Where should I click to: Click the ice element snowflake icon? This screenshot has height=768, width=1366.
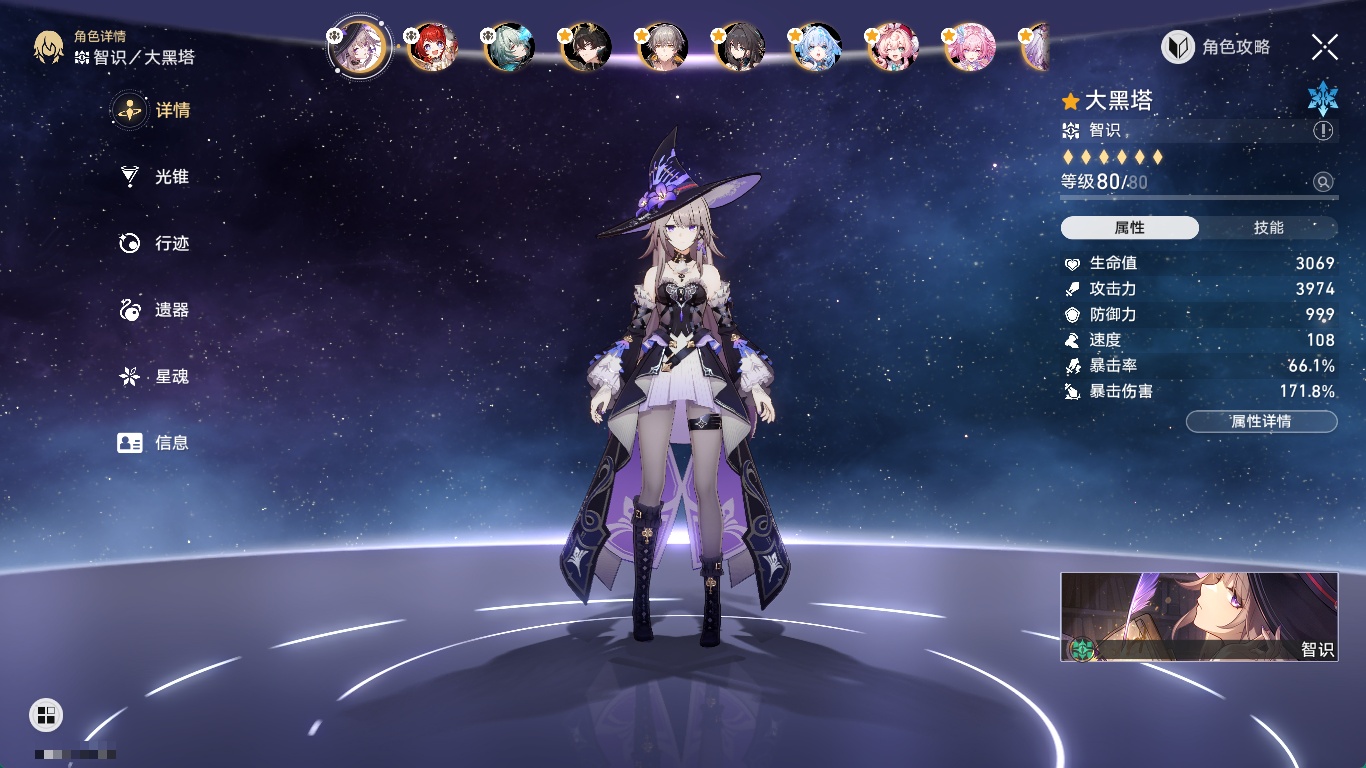coord(1322,97)
